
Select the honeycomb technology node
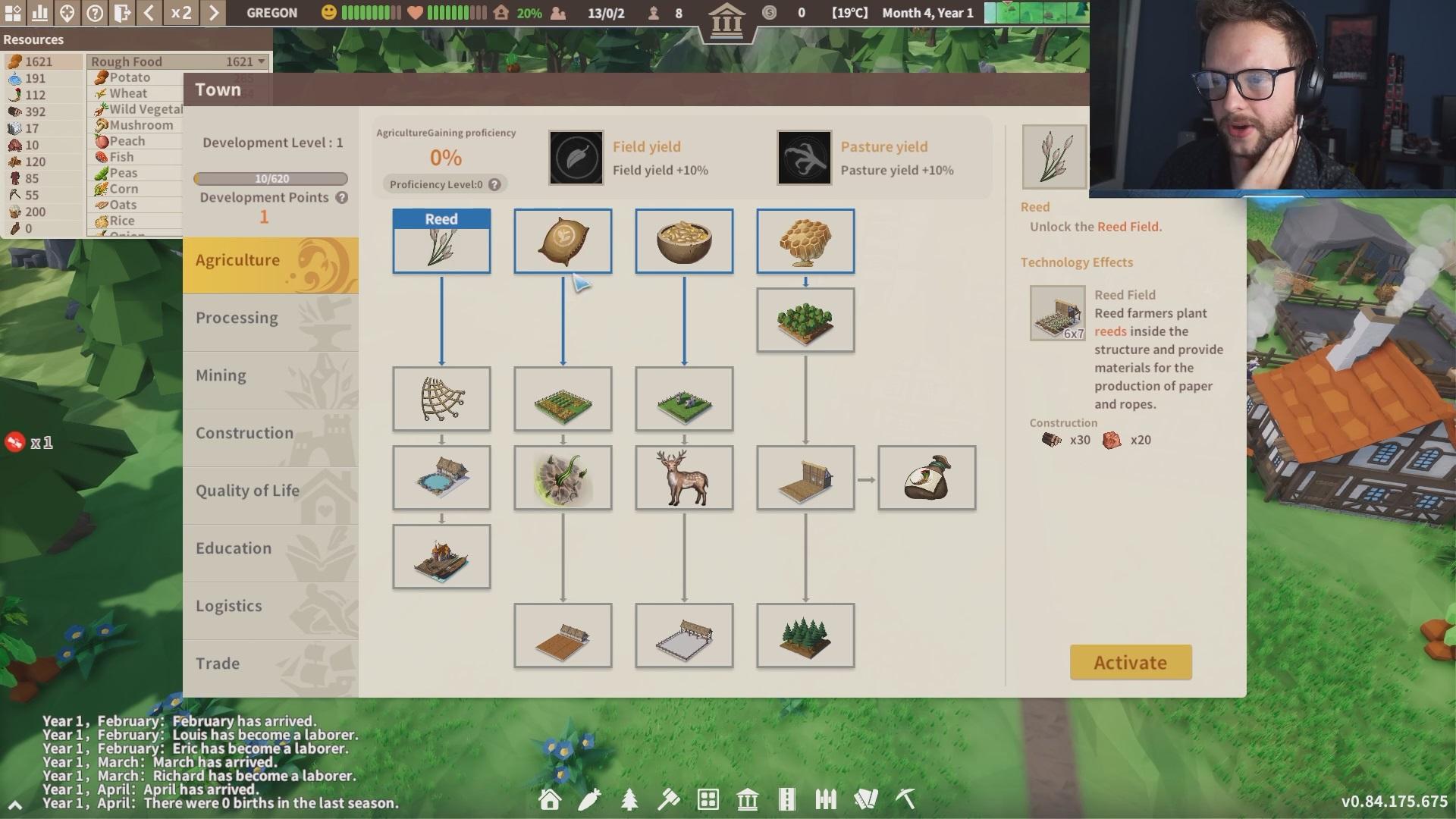[805, 241]
